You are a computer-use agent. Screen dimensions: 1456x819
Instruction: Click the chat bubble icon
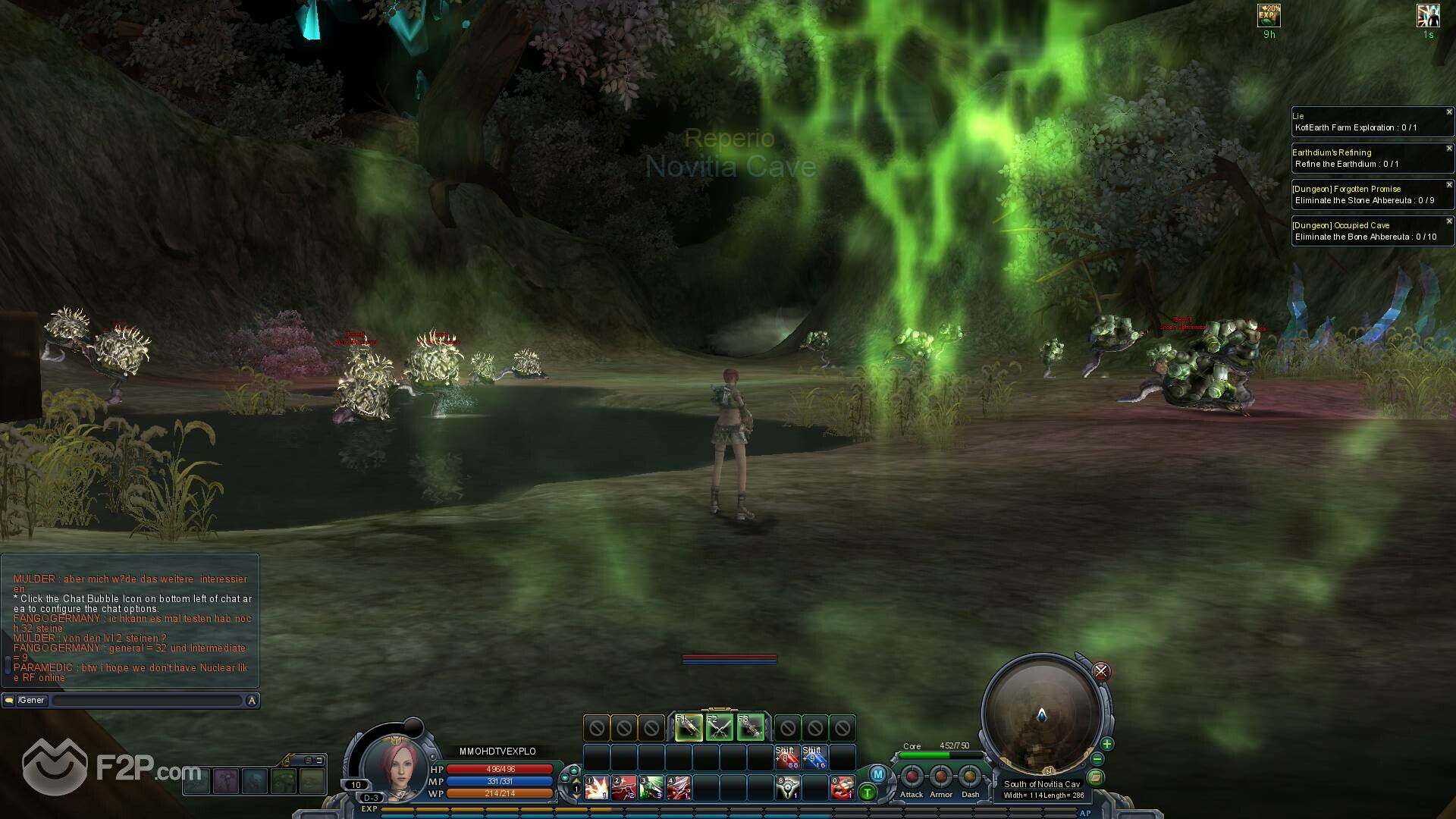(x=9, y=701)
